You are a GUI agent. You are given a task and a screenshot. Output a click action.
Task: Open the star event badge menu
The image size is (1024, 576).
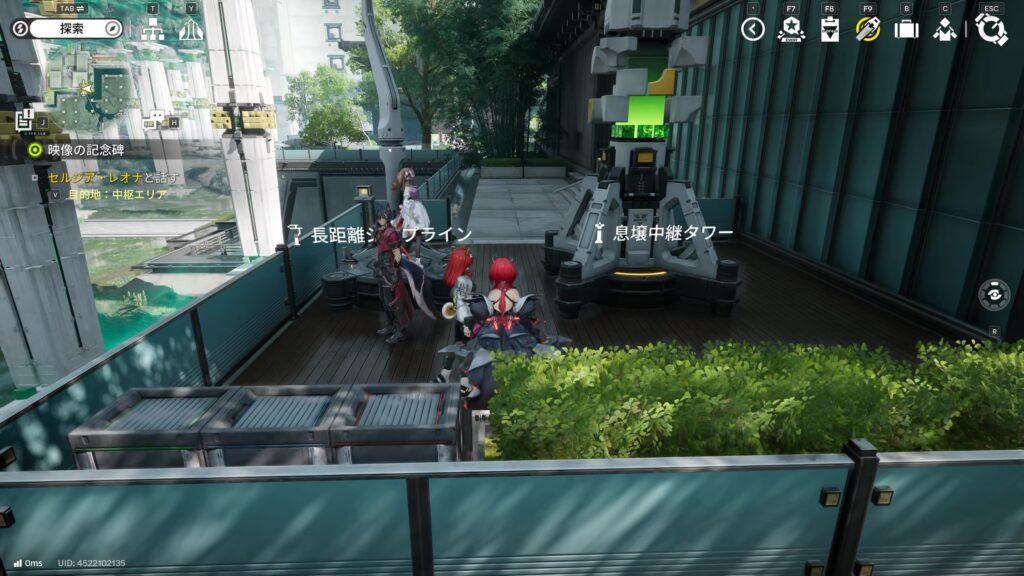point(791,29)
